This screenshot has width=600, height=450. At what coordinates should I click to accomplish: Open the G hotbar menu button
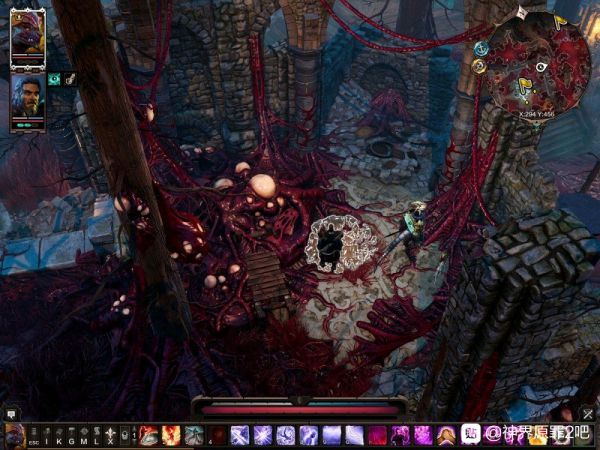tap(71, 435)
